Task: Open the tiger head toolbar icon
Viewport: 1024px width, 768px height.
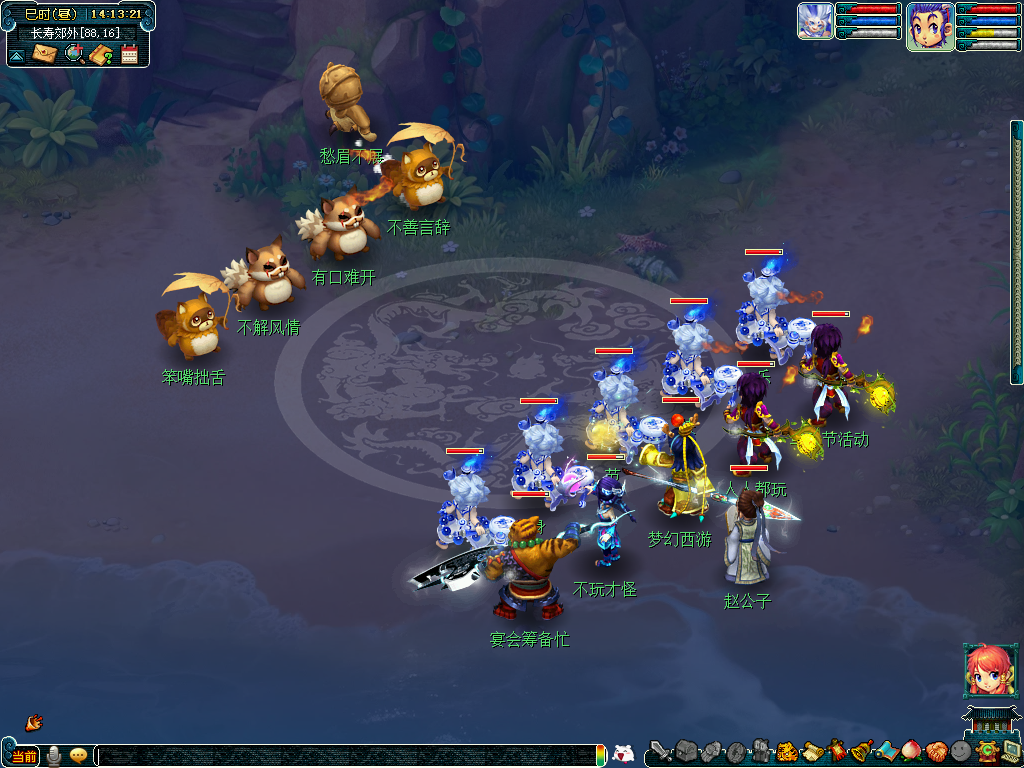Action: (786, 751)
